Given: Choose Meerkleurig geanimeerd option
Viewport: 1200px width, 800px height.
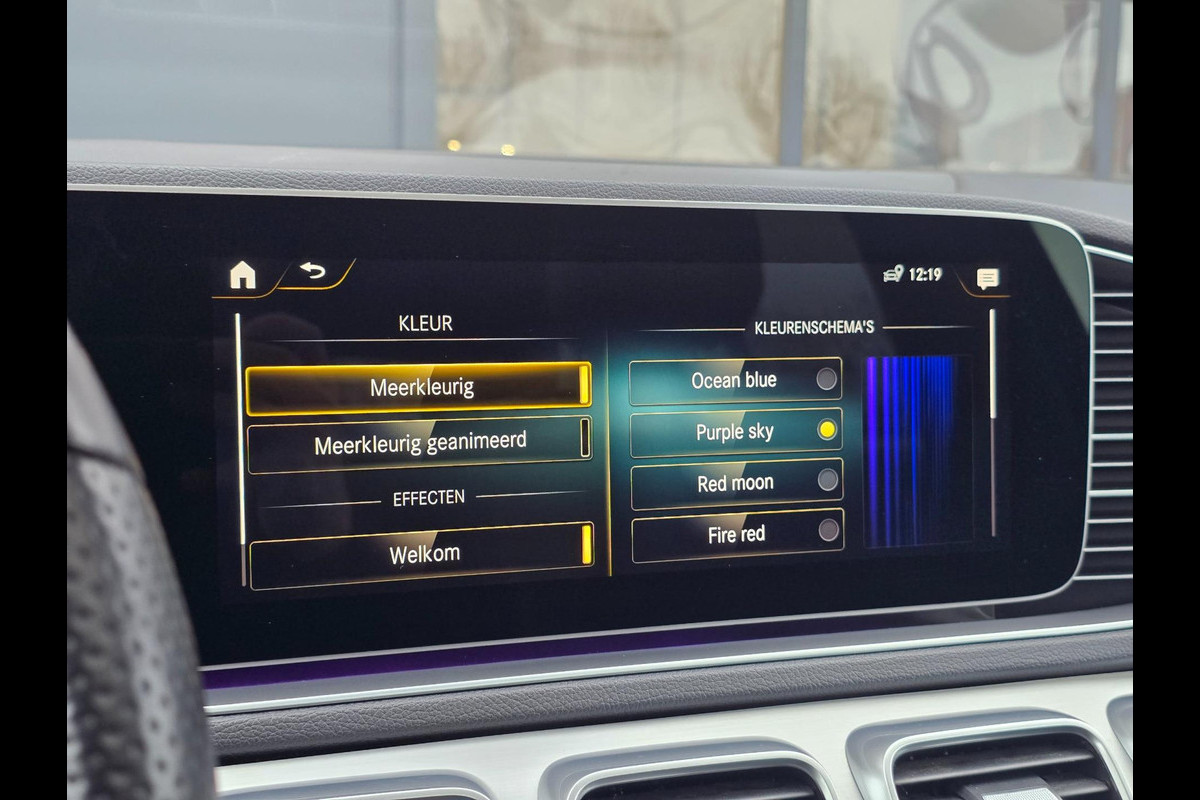Looking at the screenshot, I should [419, 443].
